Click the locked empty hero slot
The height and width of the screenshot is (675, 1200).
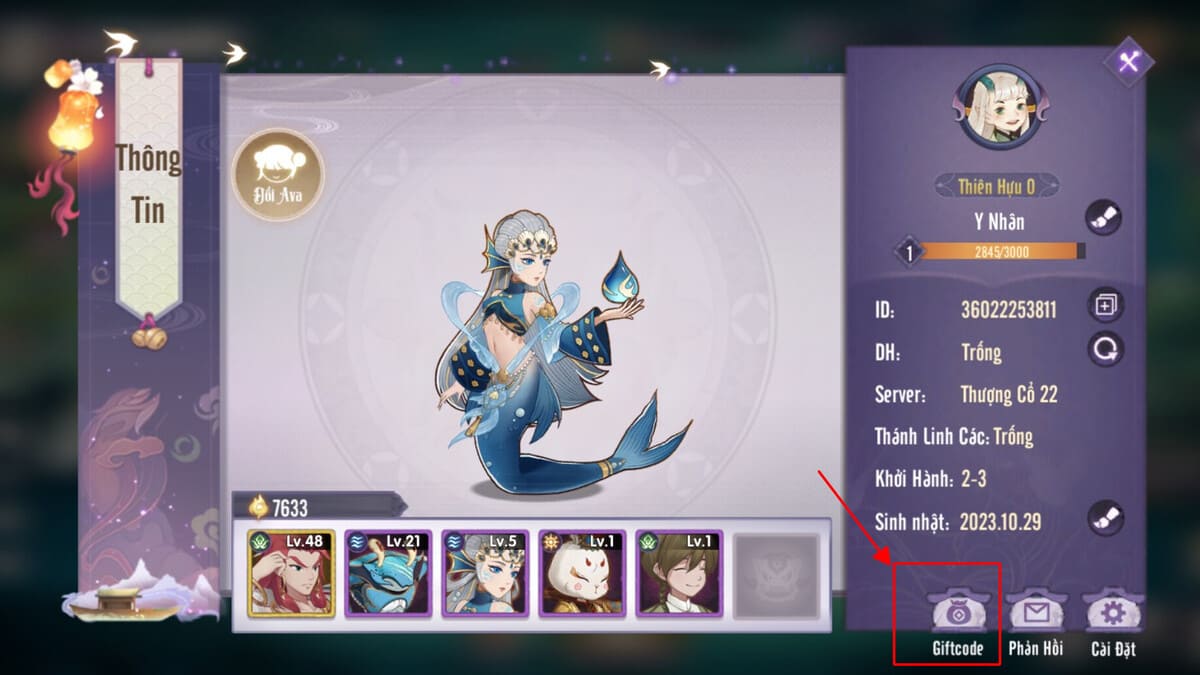[x=776, y=575]
